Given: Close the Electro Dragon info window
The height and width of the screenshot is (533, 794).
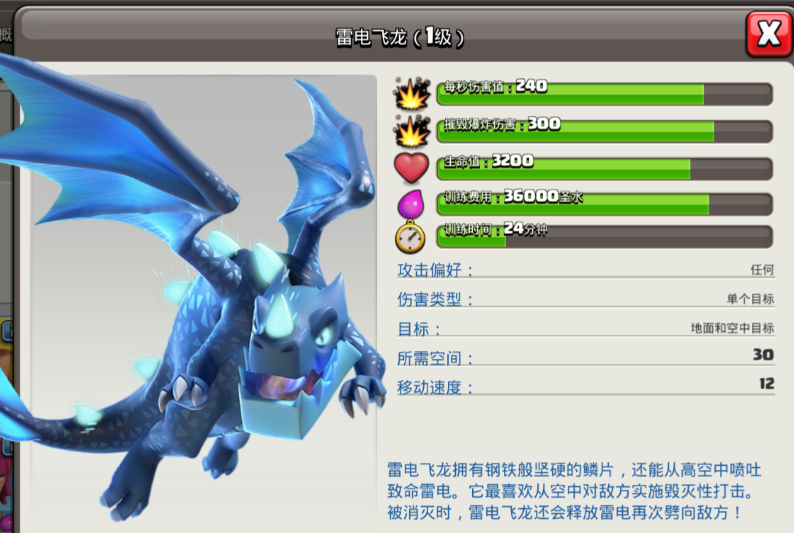Looking at the screenshot, I should coord(768,35).
